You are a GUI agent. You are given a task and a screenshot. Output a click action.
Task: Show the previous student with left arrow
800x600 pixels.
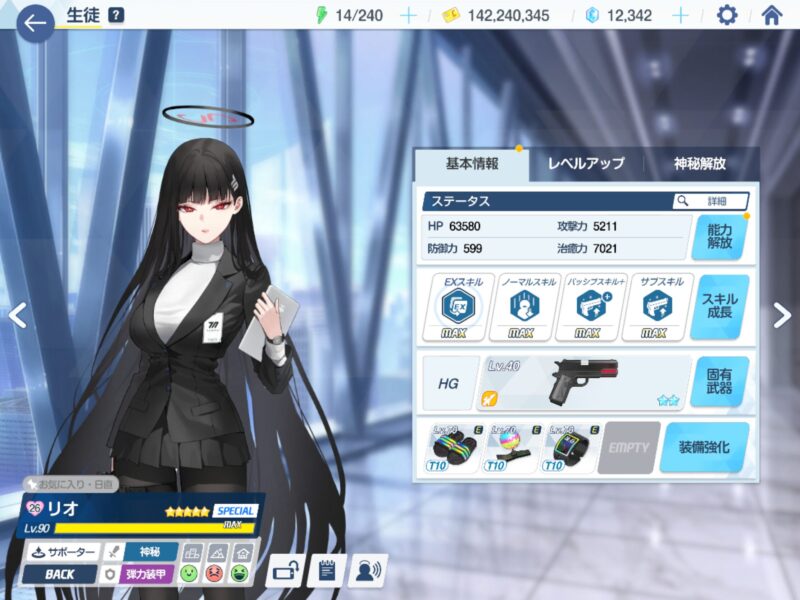pos(17,315)
